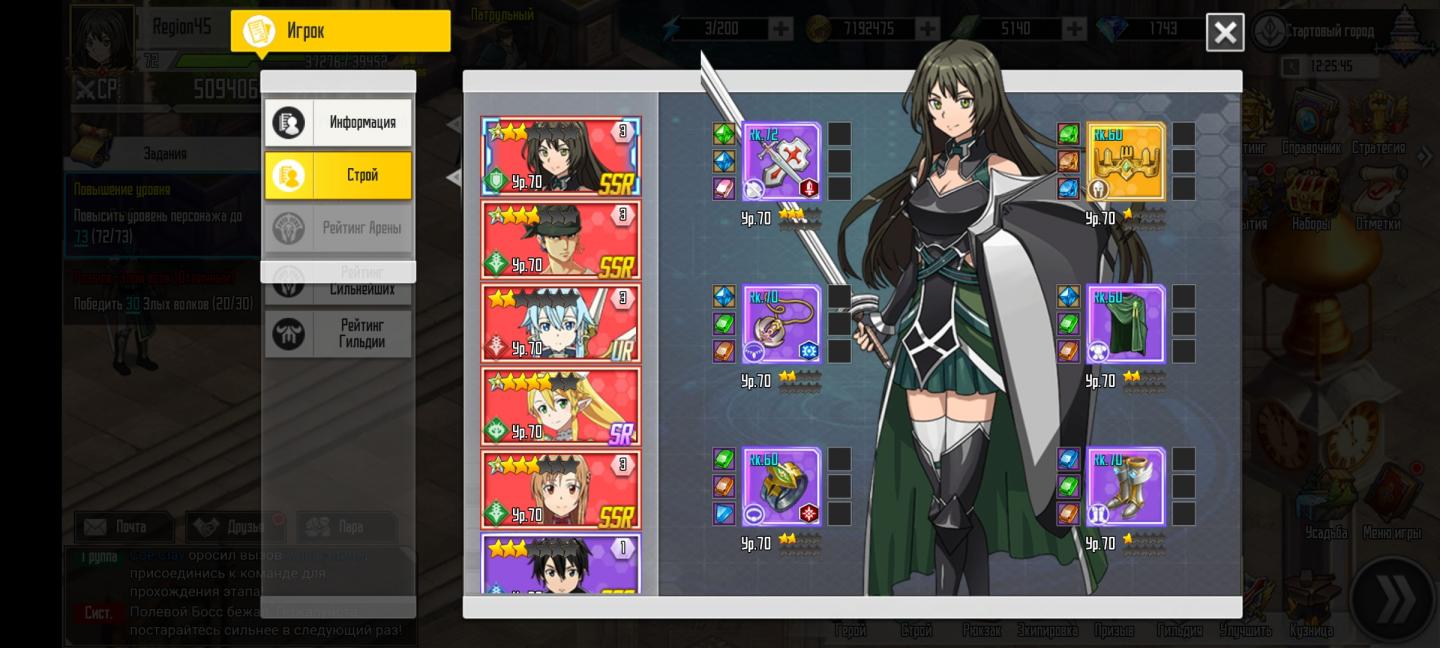Open the necklace equipment slot
This screenshot has width=1440, height=648.
point(781,324)
